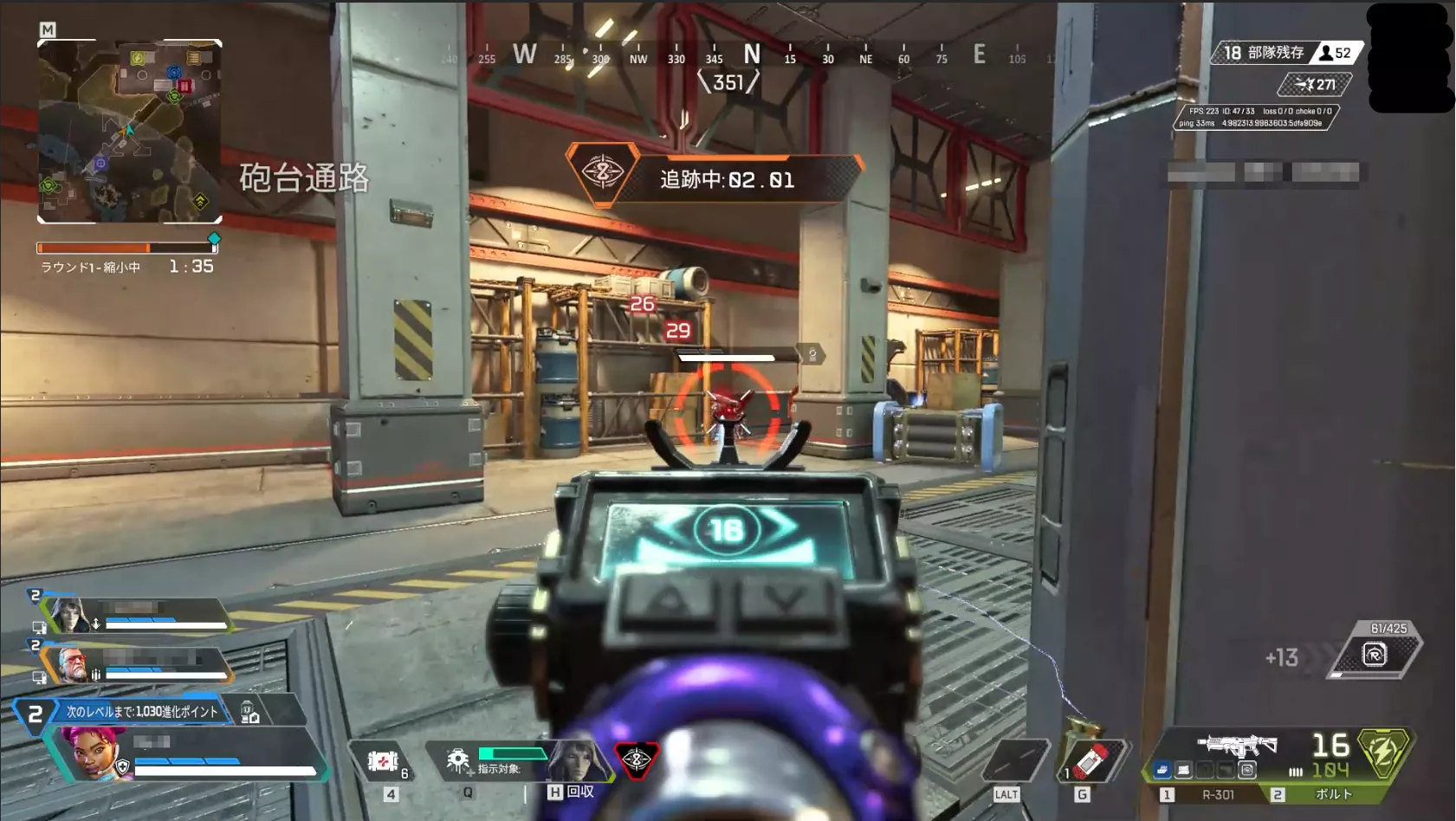Select the thermite grenade ordnance slot
Image resolution: width=1456 pixels, height=821 pixels.
(x=1090, y=761)
